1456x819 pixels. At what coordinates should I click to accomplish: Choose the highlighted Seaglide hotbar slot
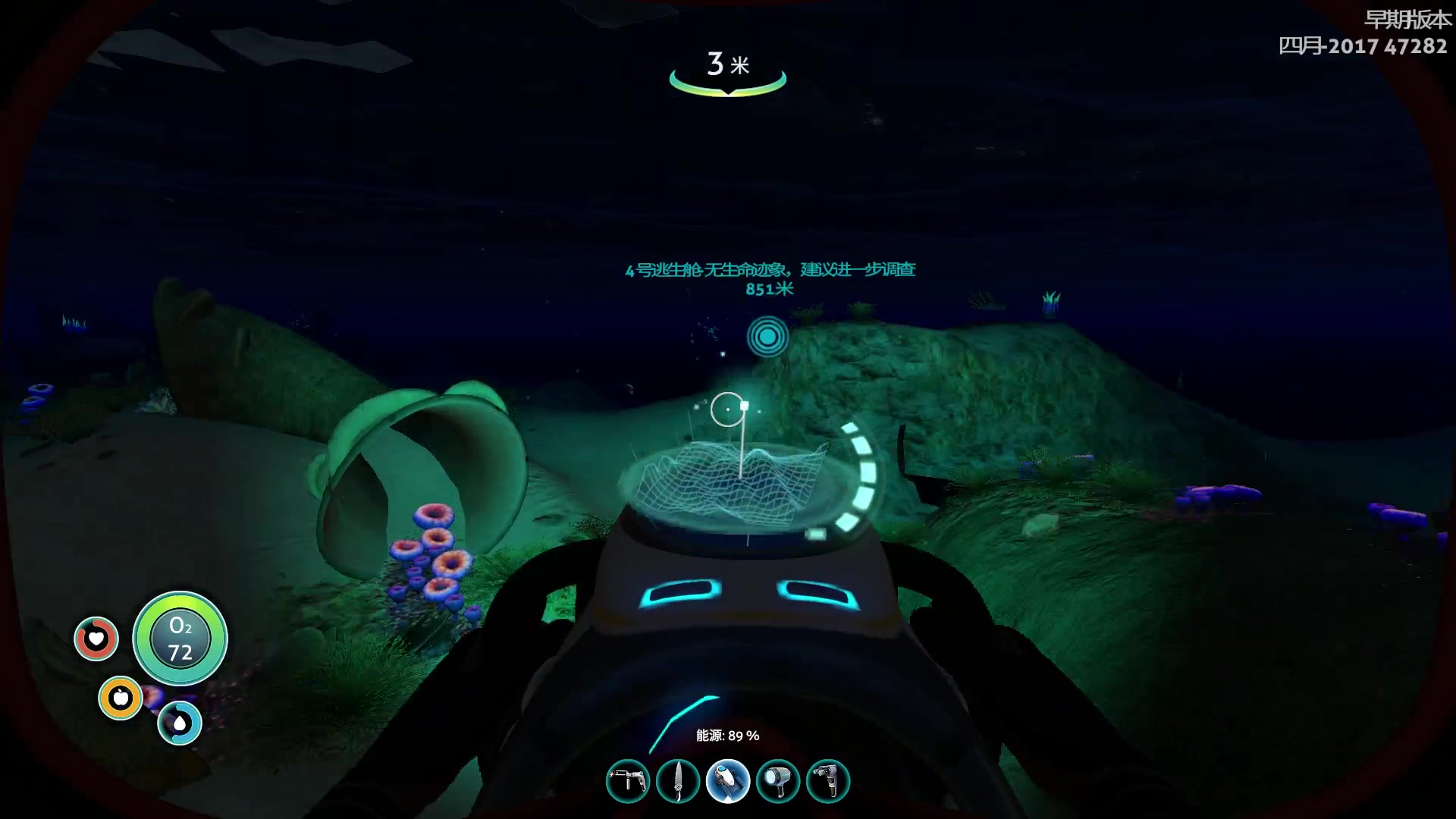[x=728, y=781]
